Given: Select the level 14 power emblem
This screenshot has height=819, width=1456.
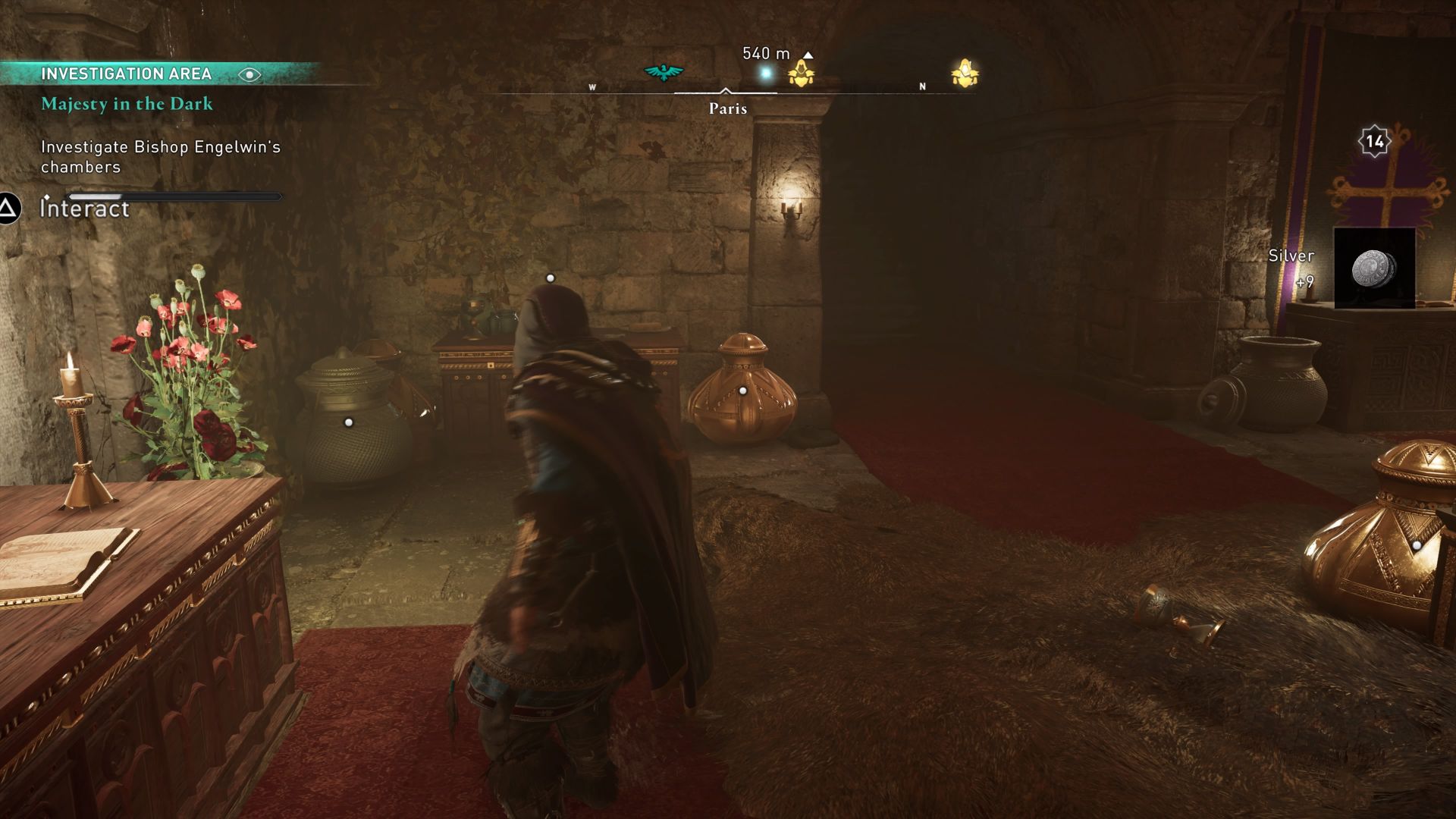Looking at the screenshot, I should pyautogui.click(x=1376, y=140).
